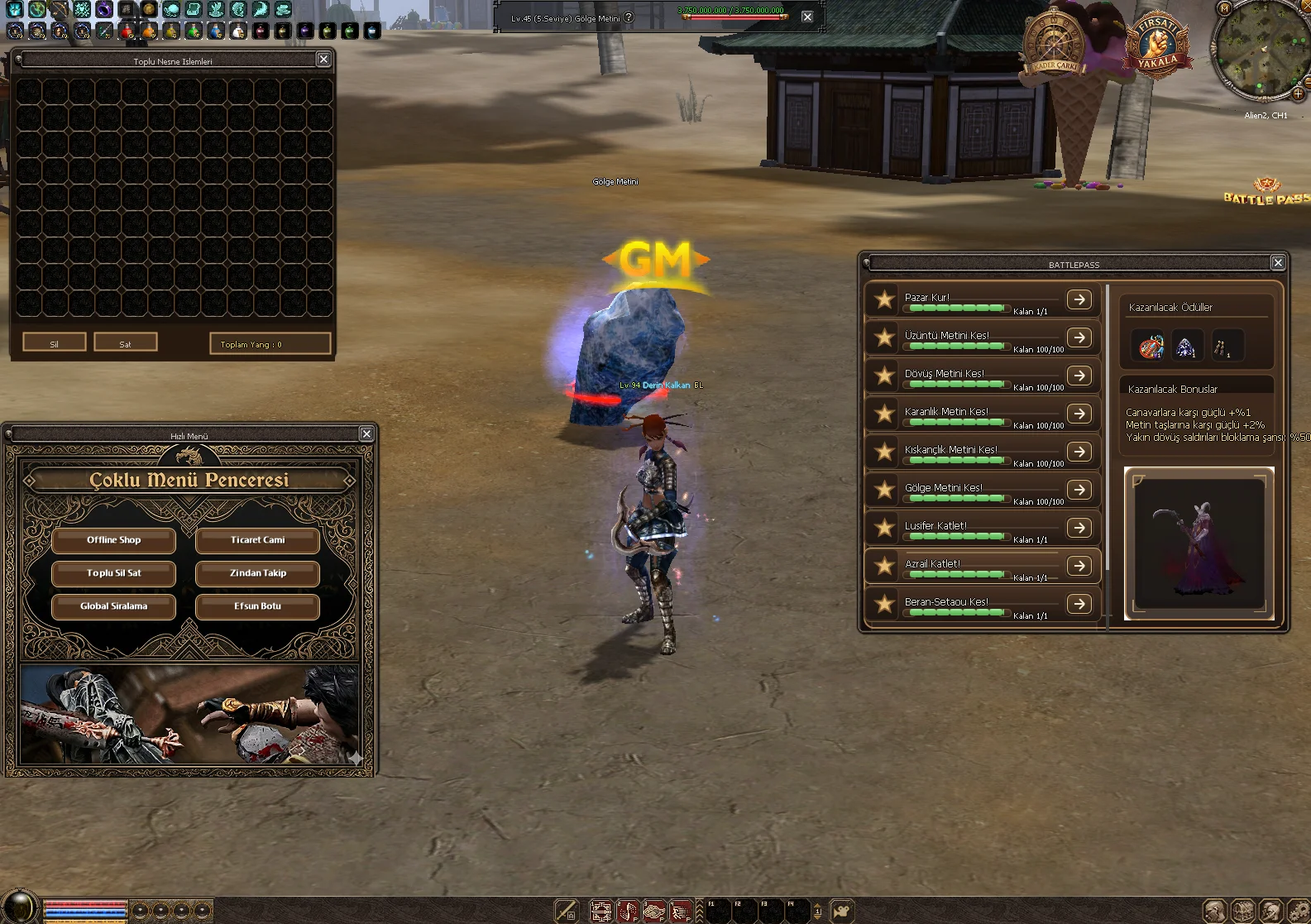The height and width of the screenshot is (924, 1311).
Task: Close the Hizli Menü window
Action: [x=366, y=434]
